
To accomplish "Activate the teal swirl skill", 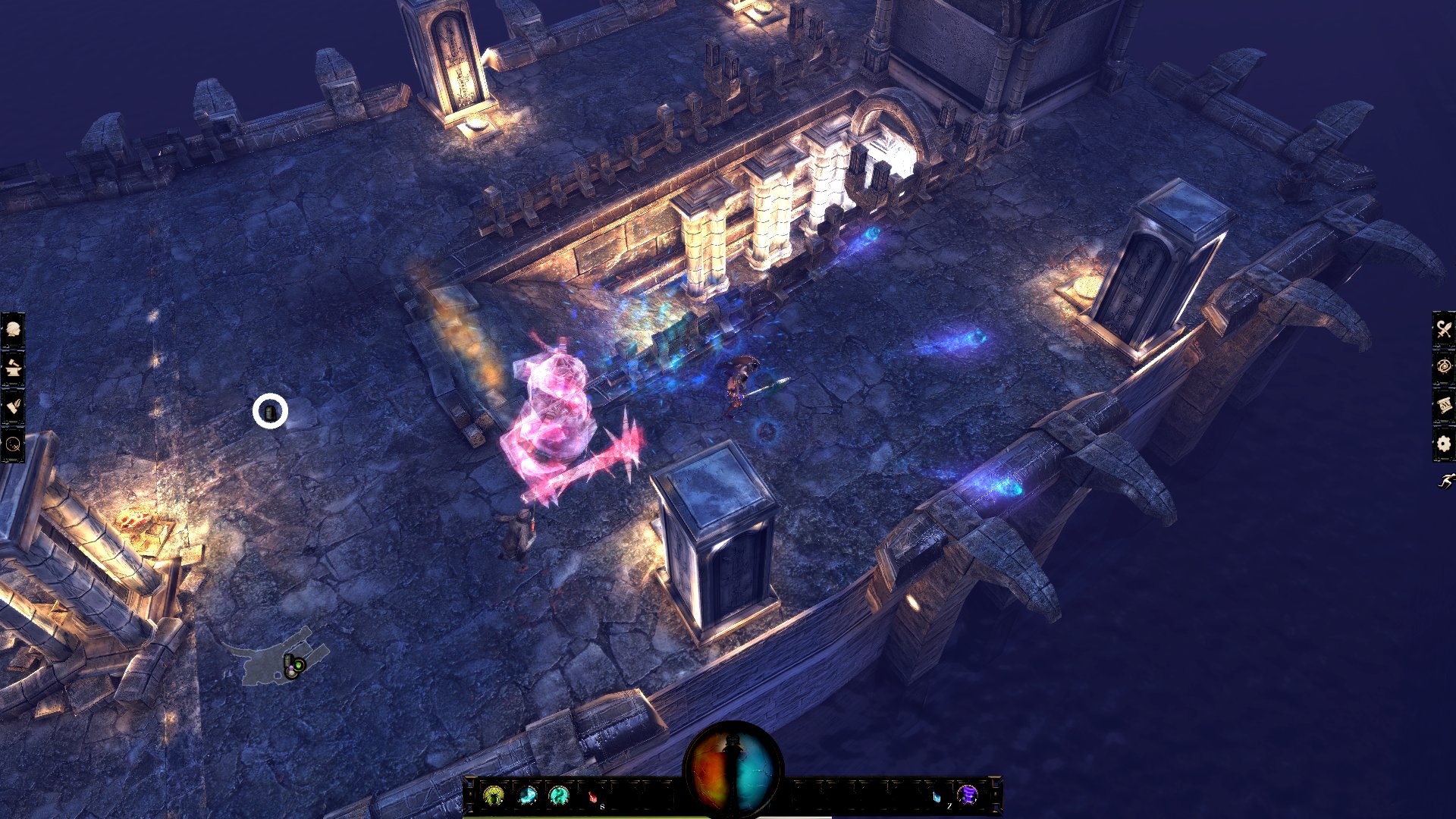I will (560, 795).
